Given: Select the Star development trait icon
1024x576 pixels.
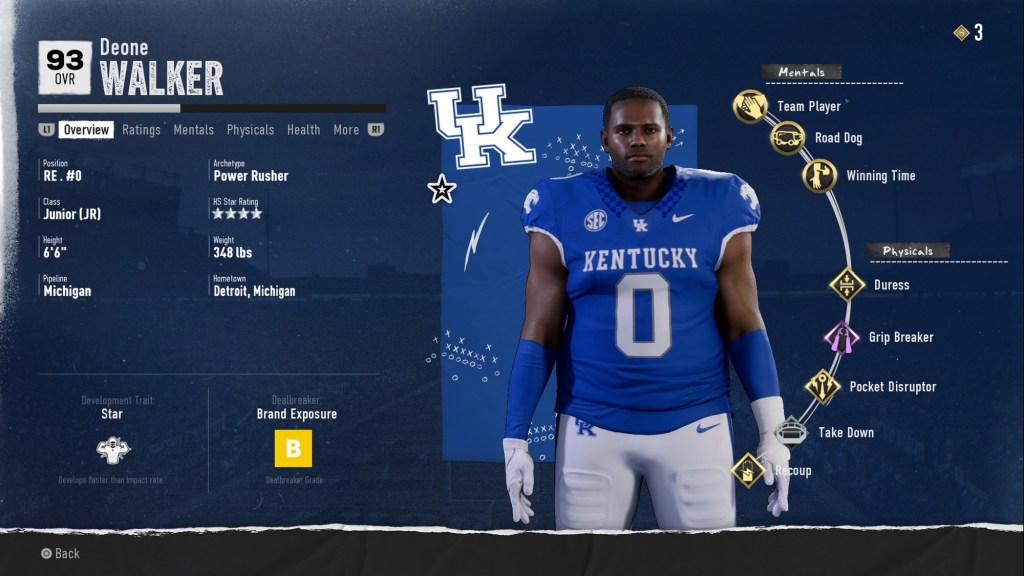Looking at the screenshot, I should (x=113, y=450).
